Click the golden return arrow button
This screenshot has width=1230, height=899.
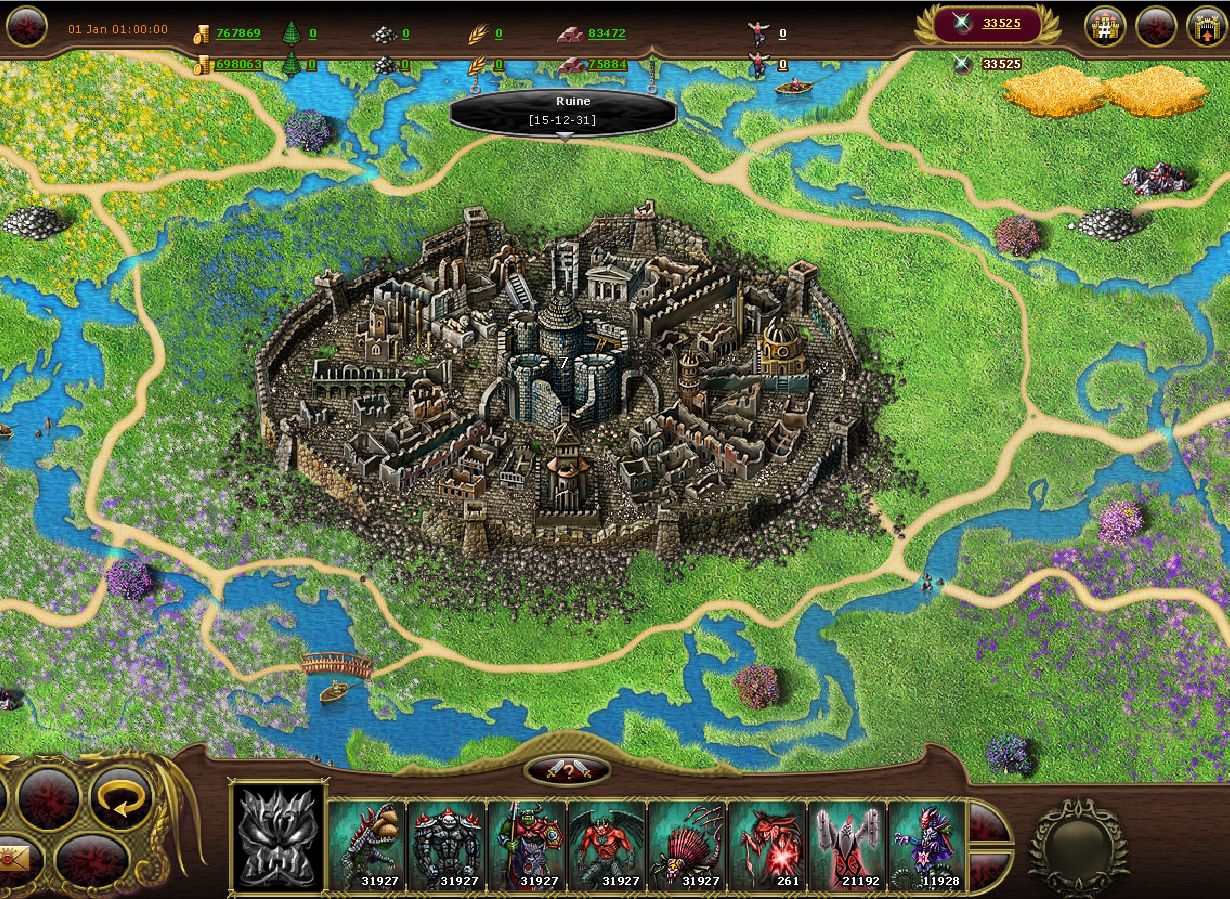tap(121, 799)
